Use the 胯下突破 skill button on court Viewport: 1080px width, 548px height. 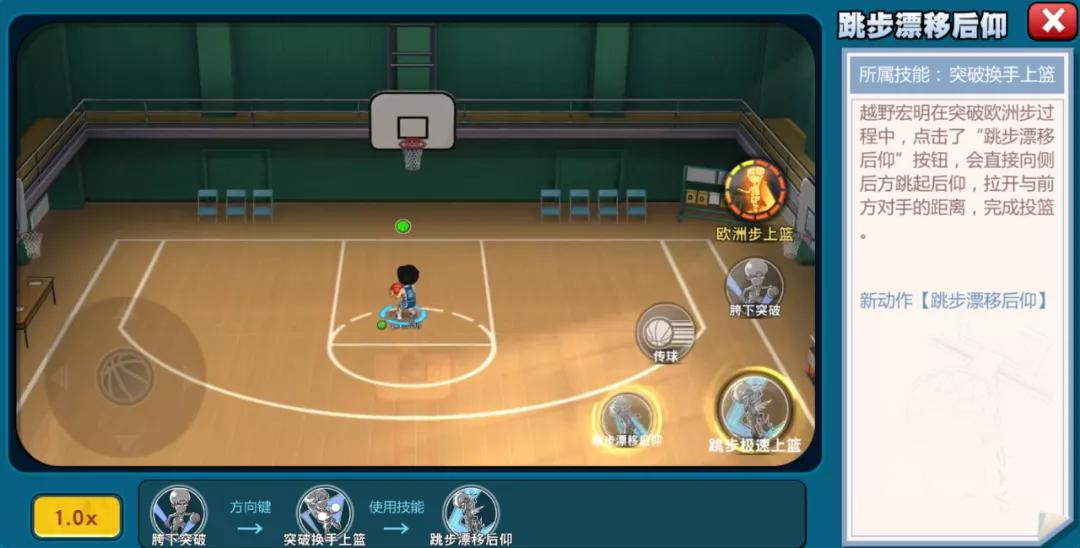(754, 283)
